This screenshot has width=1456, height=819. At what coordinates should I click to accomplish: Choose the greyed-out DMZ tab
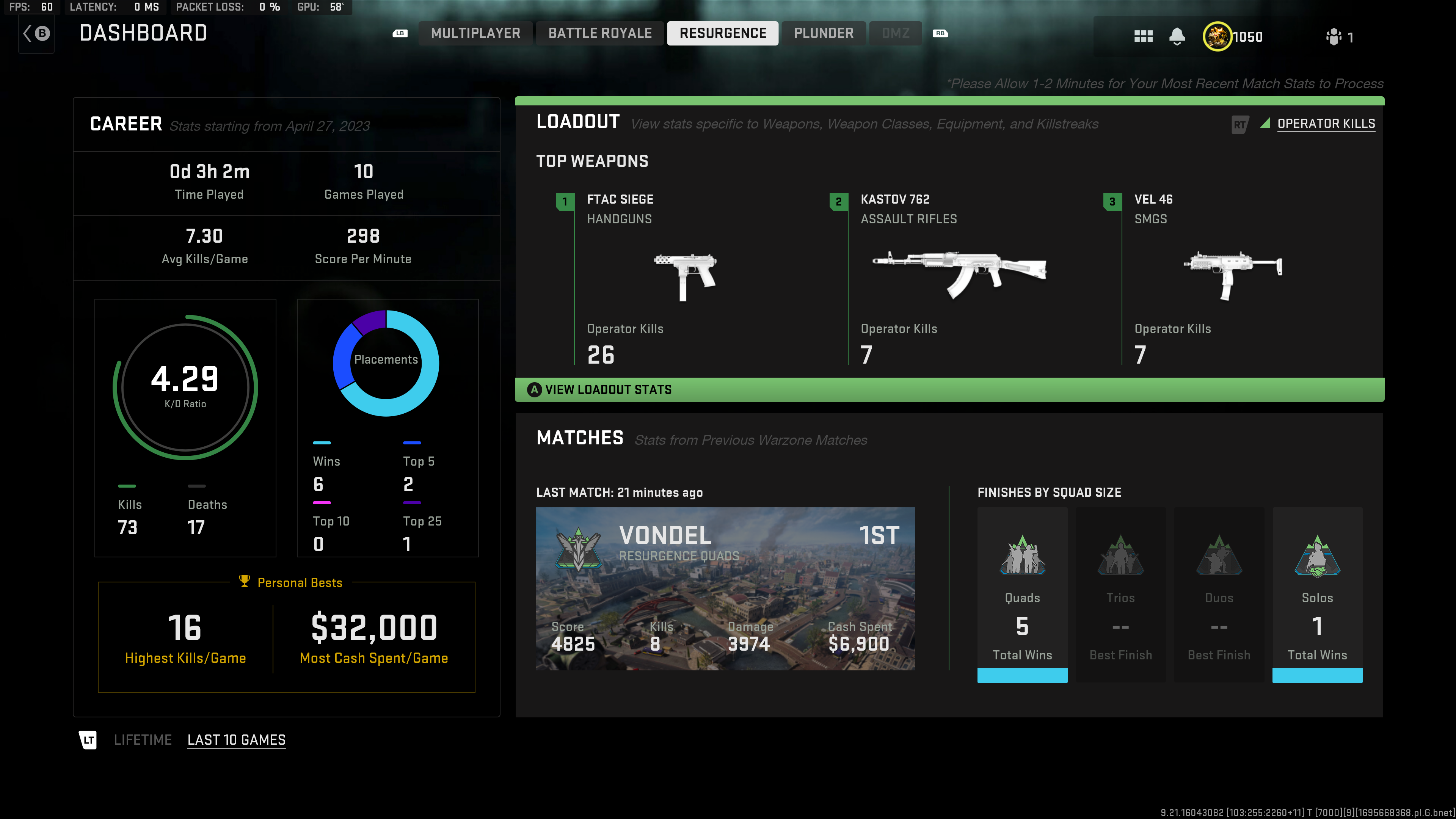[895, 33]
